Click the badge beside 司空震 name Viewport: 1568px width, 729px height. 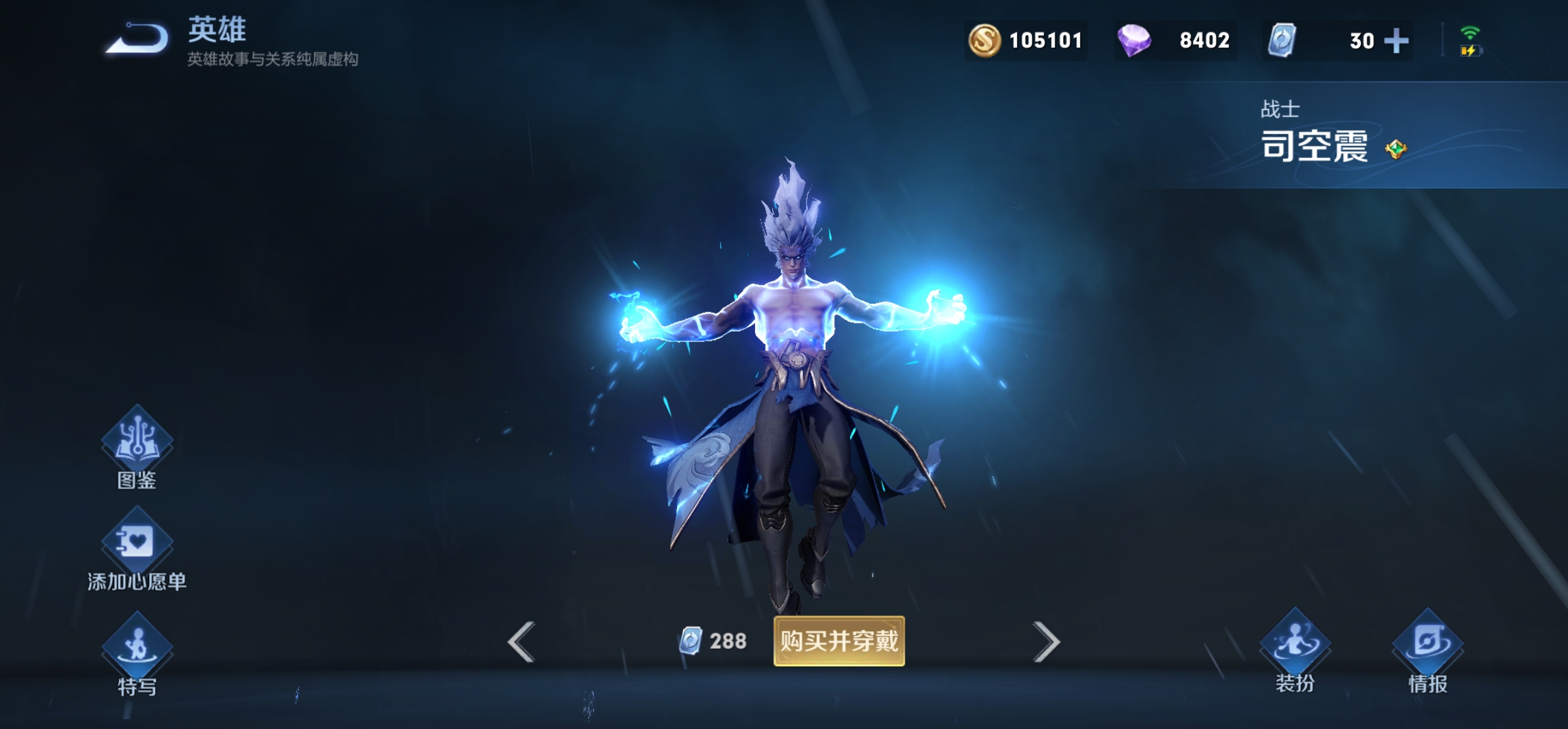click(1396, 149)
